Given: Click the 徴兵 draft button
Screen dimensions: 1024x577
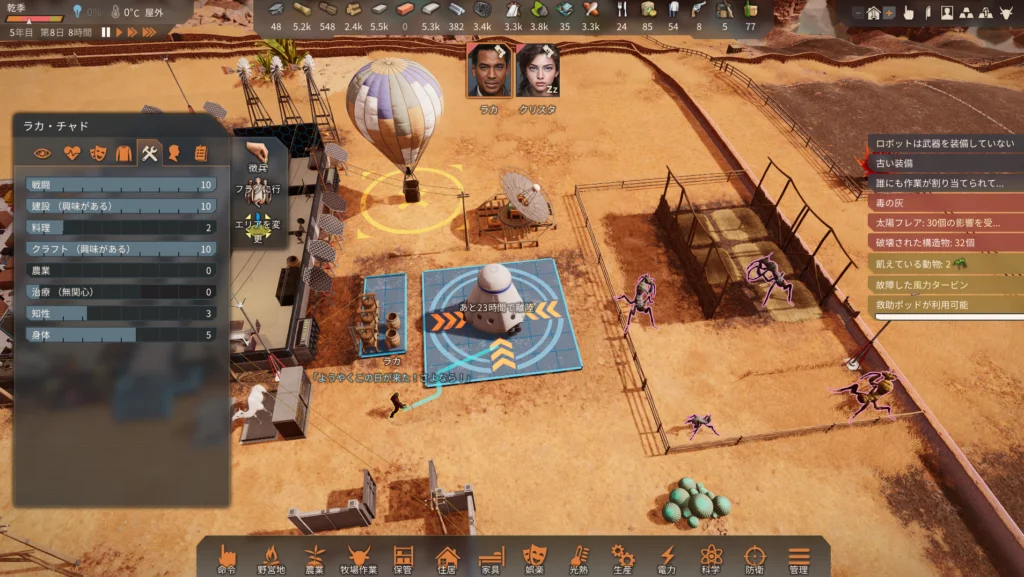Looking at the screenshot, I should (258, 157).
